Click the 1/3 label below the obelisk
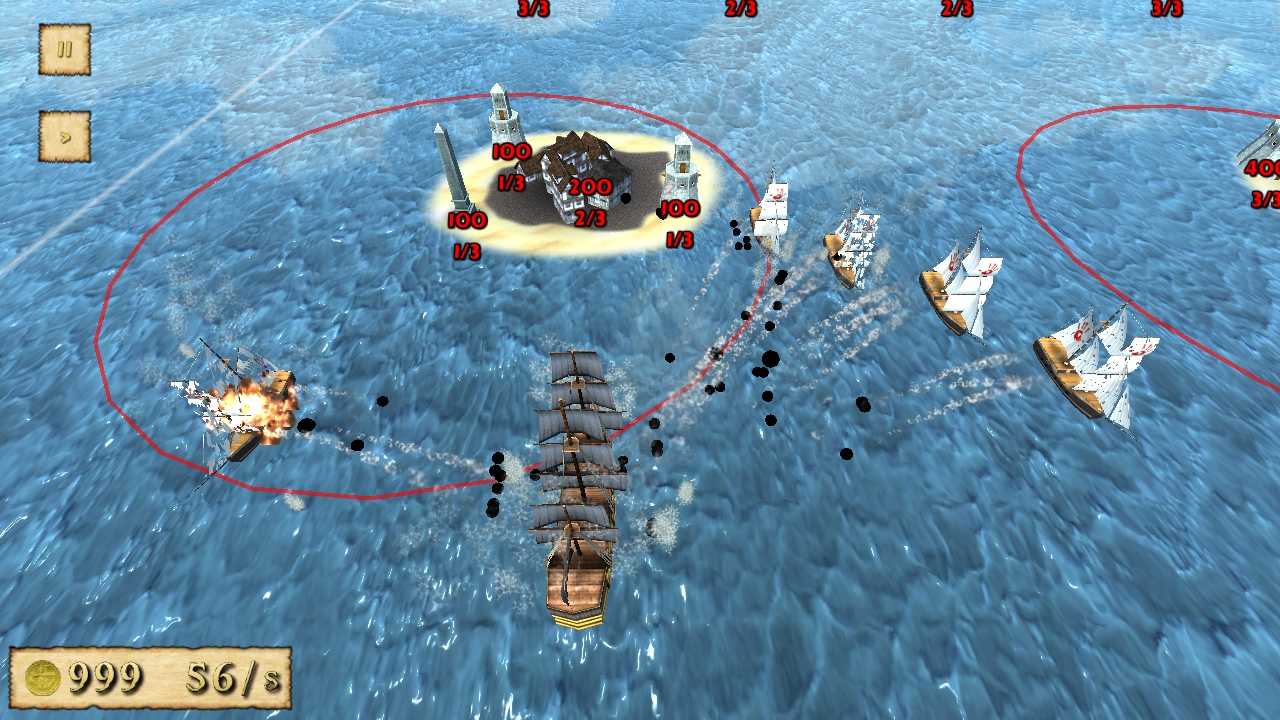The height and width of the screenshot is (720, 1280). [467, 248]
